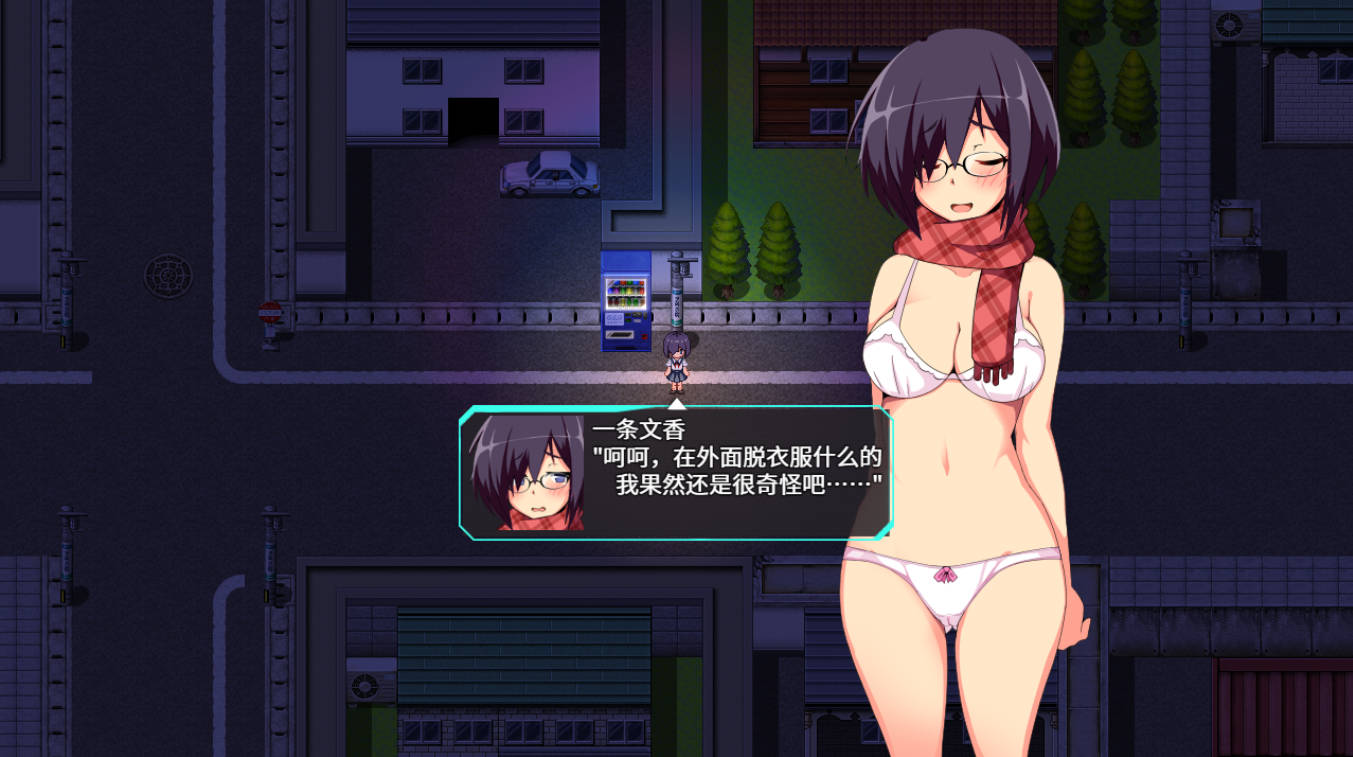Click the red stop sign near the building
This screenshot has width=1353, height=757.
[x=270, y=312]
